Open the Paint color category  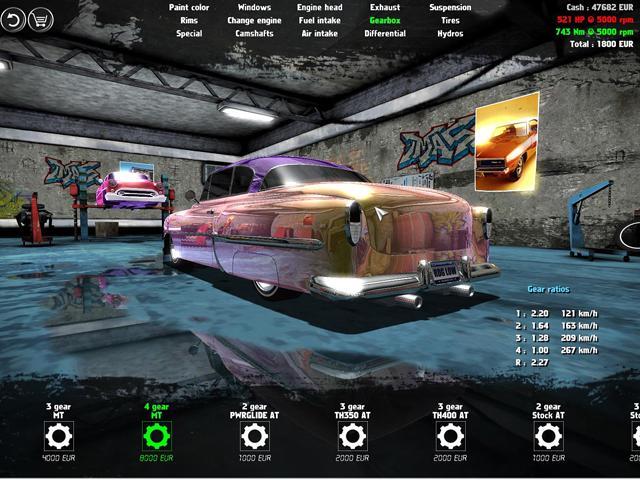189,7
